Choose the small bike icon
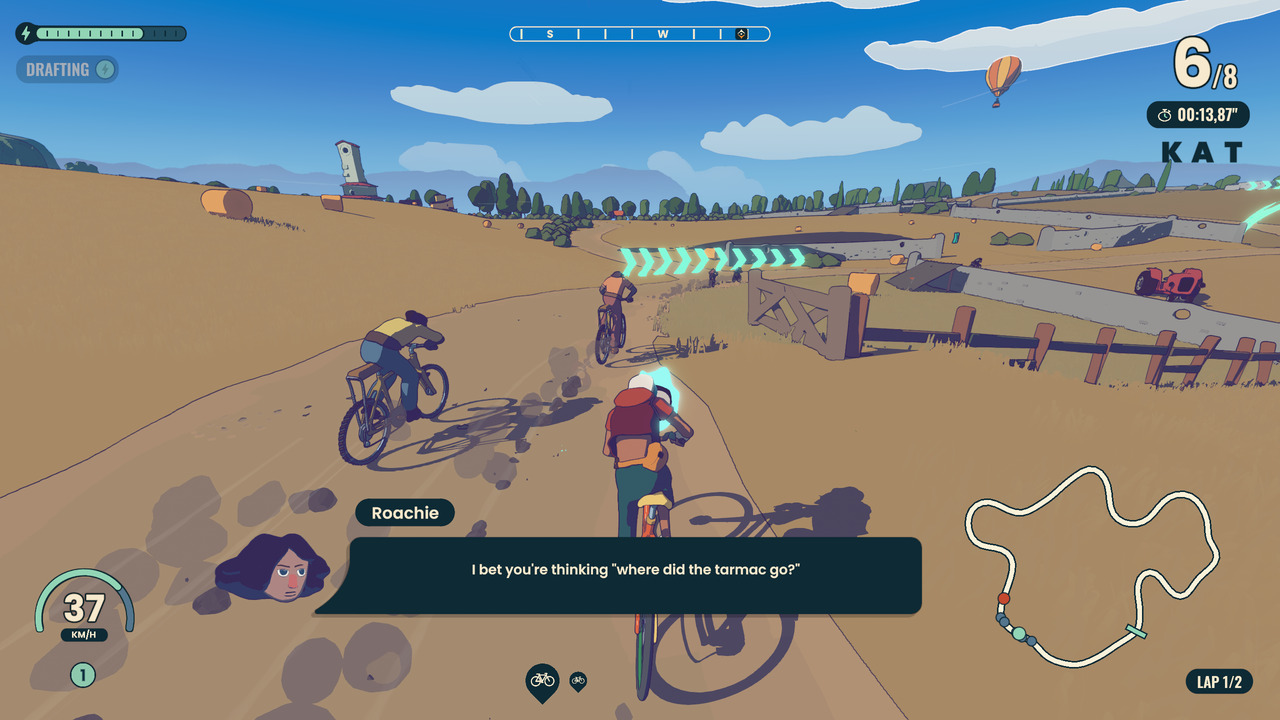The width and height of the screenshot is (1280, 720). coord(578,681)
